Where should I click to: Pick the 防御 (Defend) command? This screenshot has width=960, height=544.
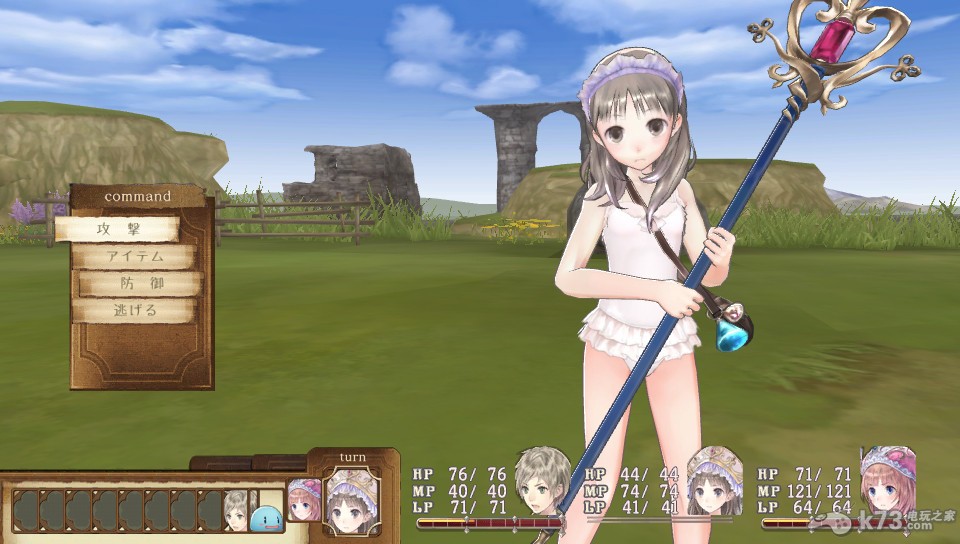point(141,284)
